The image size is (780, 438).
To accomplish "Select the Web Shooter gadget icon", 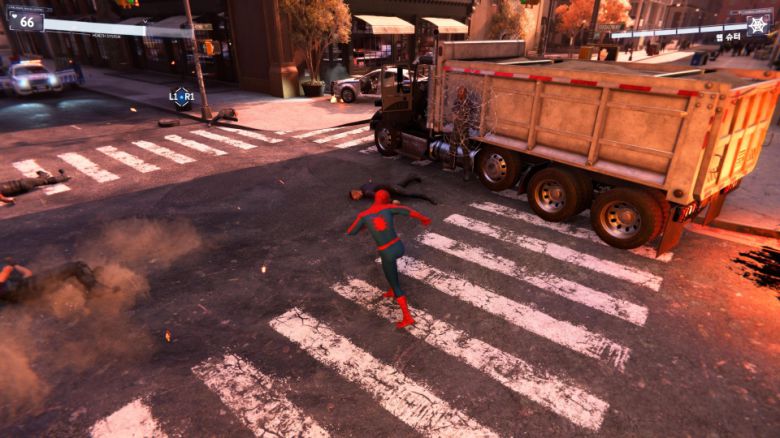I will [758, 24].
